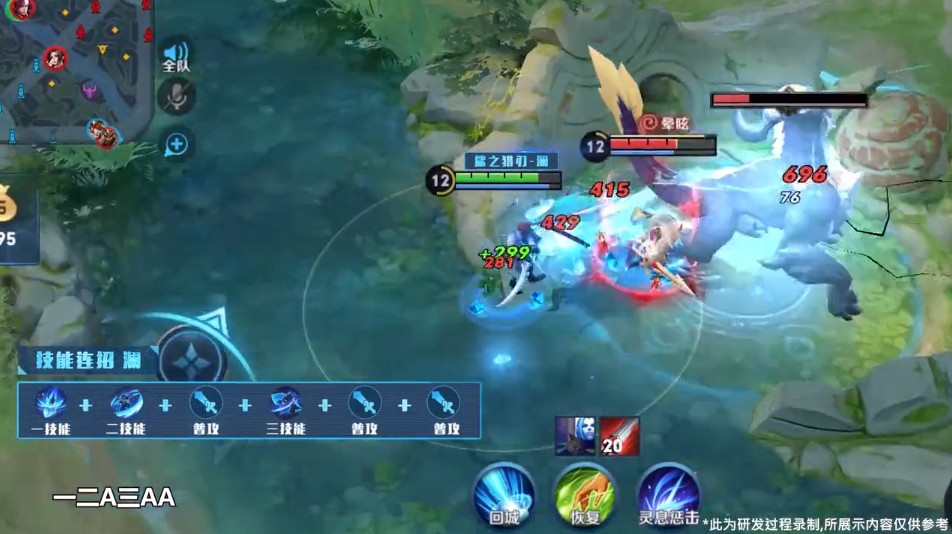Click the movement joystick center

(191, 359)
